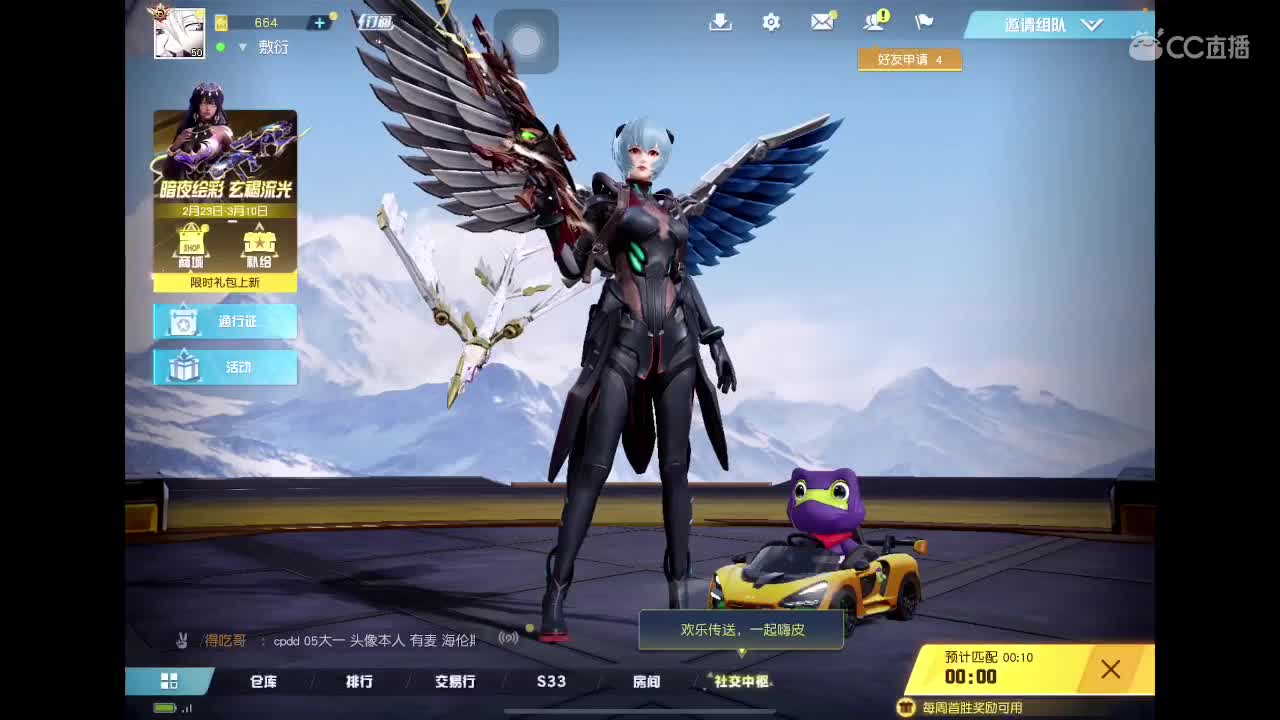Image resolution: width=1280 pixels, height=720 pixels.
Task: Open the Settings gear icon
Action: 771,21
